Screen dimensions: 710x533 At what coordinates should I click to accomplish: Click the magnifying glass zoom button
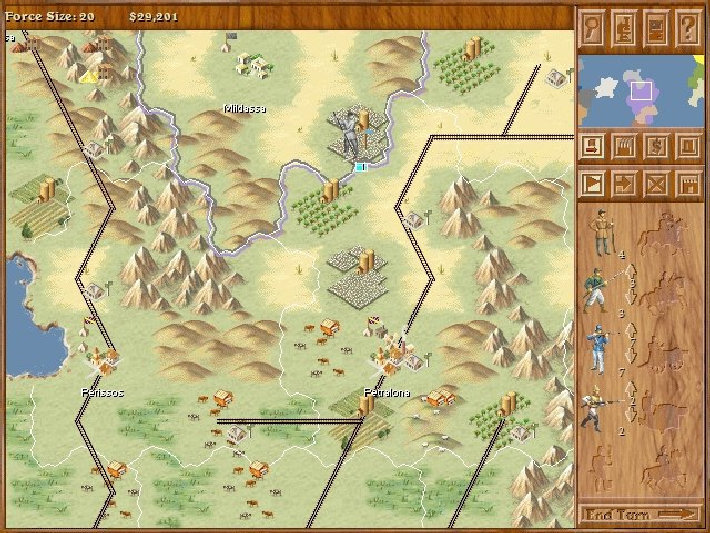pos(594,25)
